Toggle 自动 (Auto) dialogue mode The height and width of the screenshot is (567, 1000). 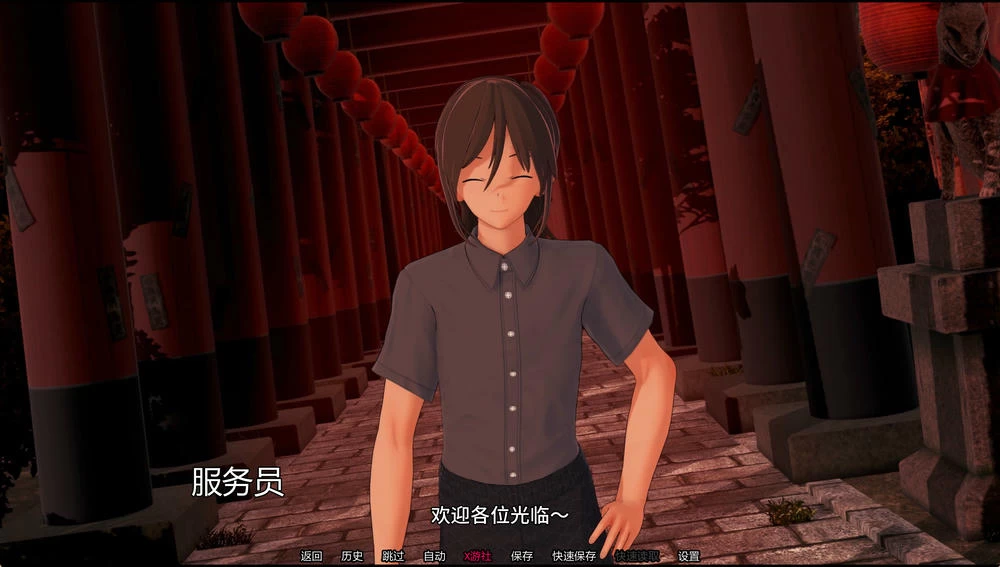pyautogui.click(x=434, y=556)
